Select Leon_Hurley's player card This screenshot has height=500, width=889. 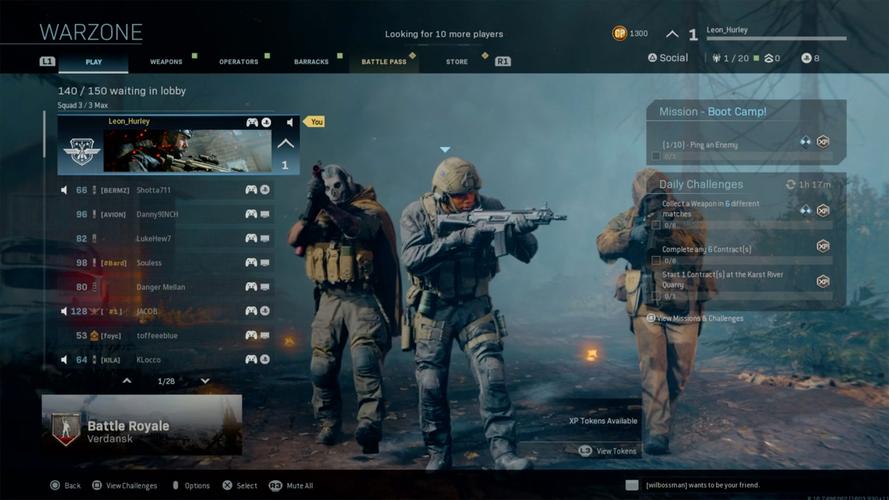coord(177,145)
